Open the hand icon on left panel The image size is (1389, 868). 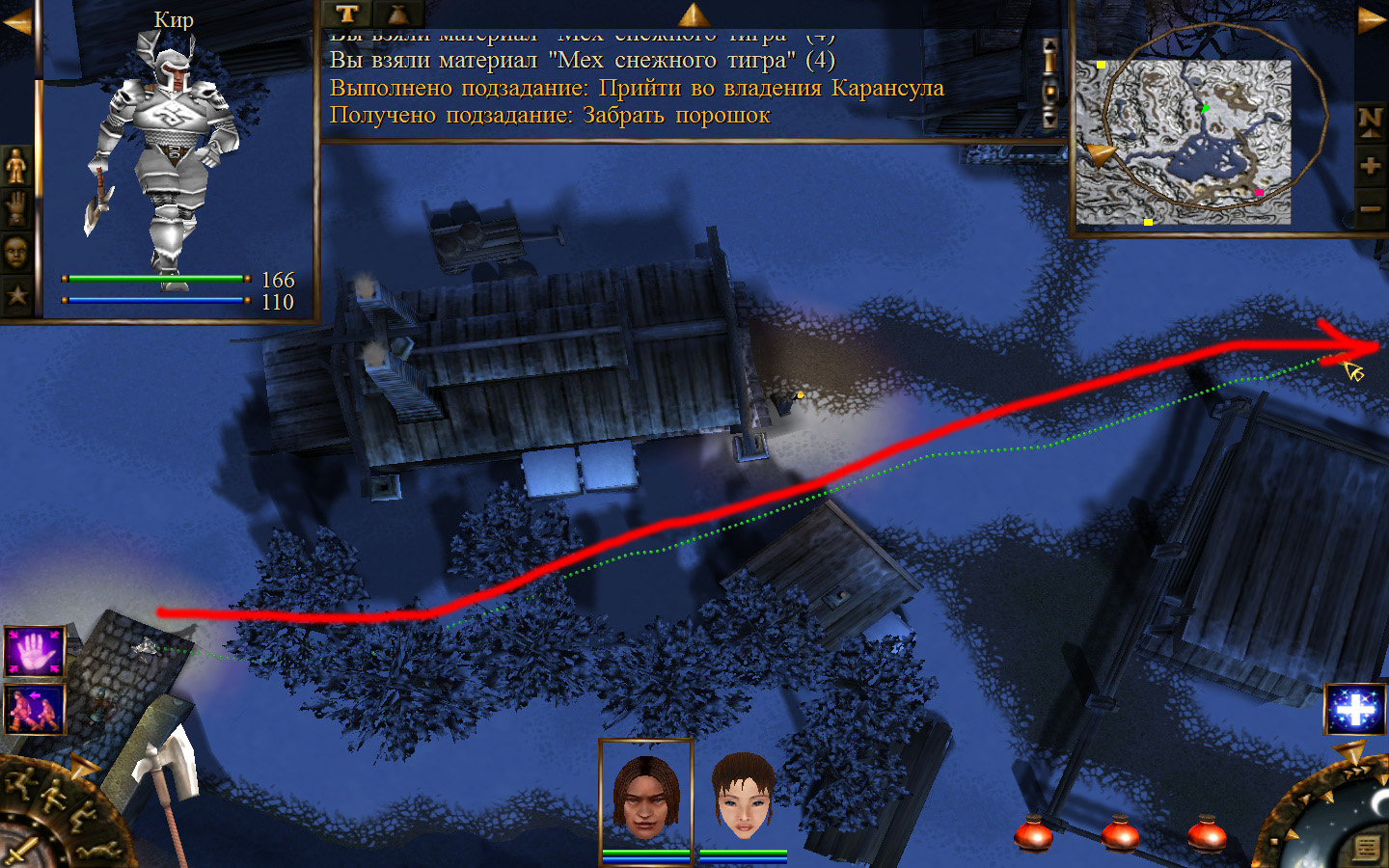pos(16,208)
